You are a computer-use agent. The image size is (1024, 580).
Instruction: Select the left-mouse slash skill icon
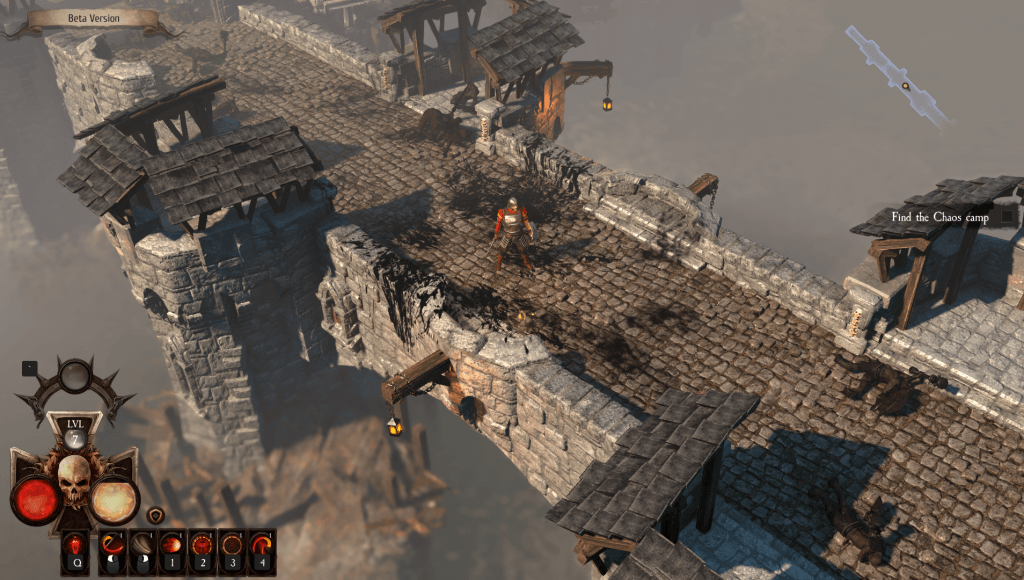[x=112, y=551]
